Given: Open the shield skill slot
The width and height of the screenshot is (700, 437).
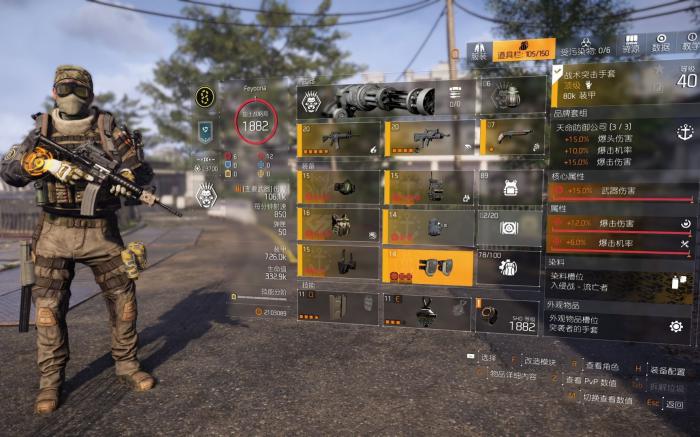Looking at the screenshot, I should click(339, 309).
